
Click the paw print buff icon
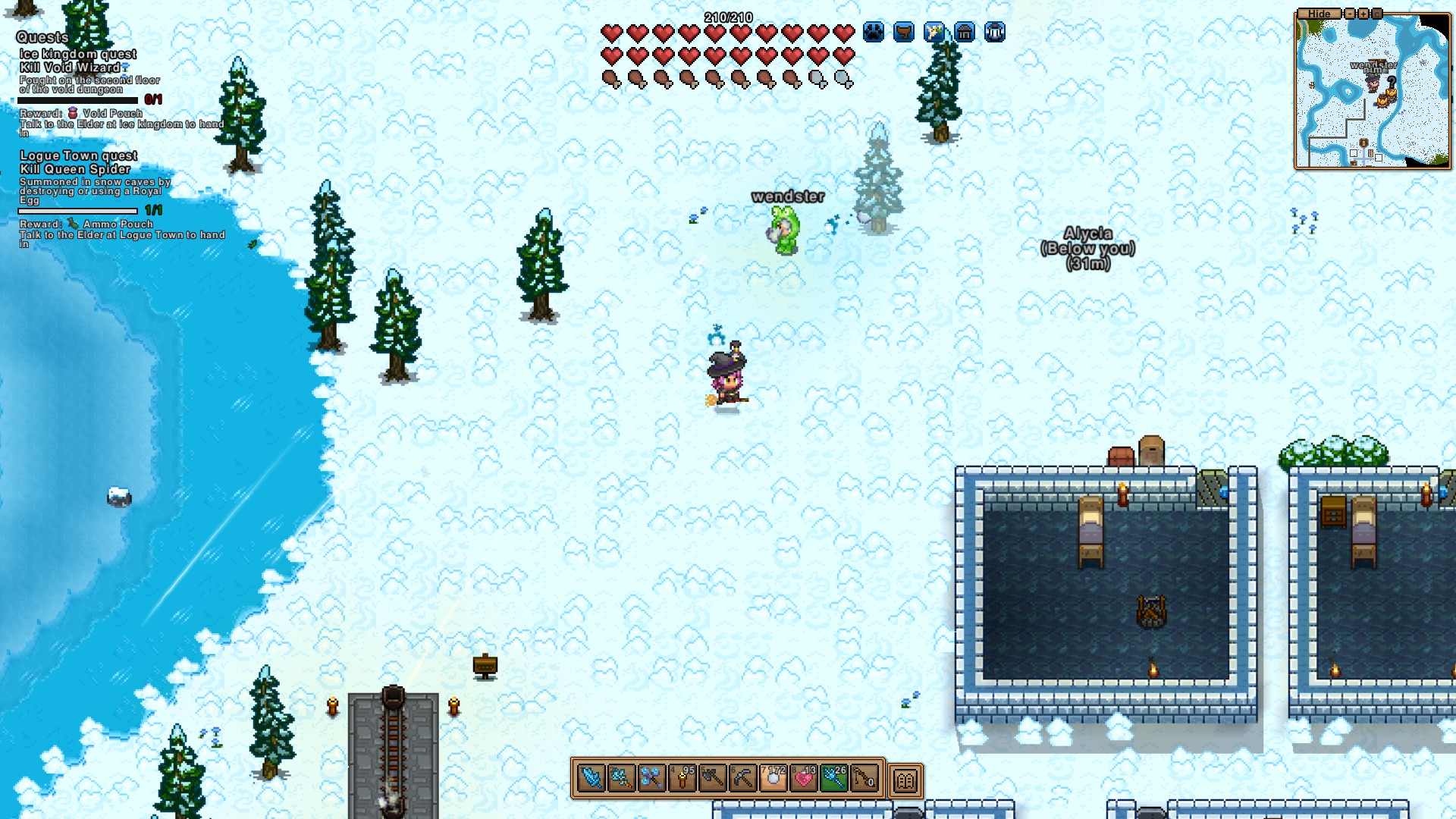[874, 33]
